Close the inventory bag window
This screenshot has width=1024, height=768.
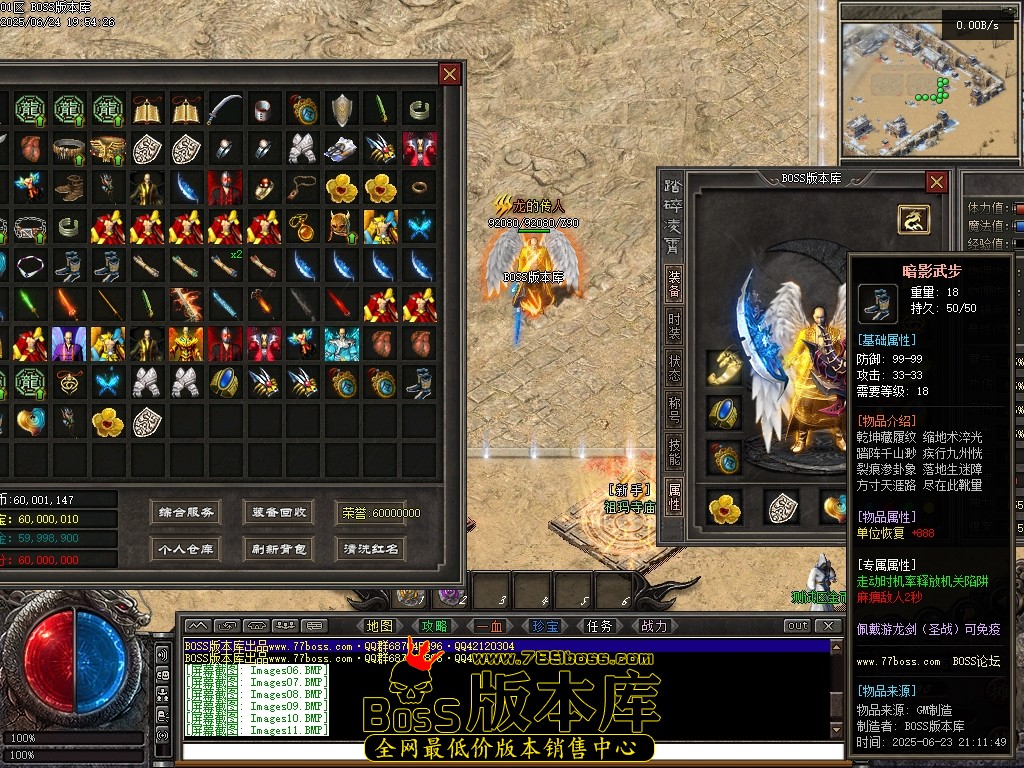[450, 74]
